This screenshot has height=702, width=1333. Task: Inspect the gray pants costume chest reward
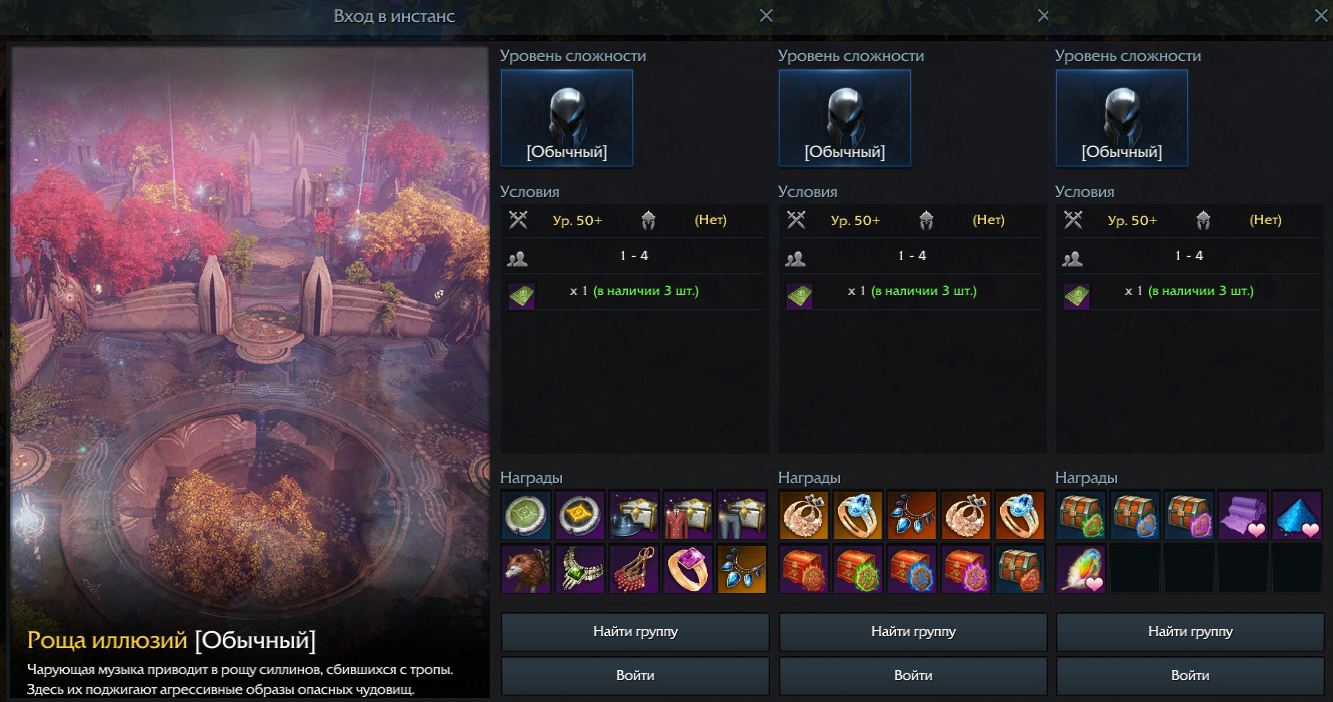pos(741,515)
